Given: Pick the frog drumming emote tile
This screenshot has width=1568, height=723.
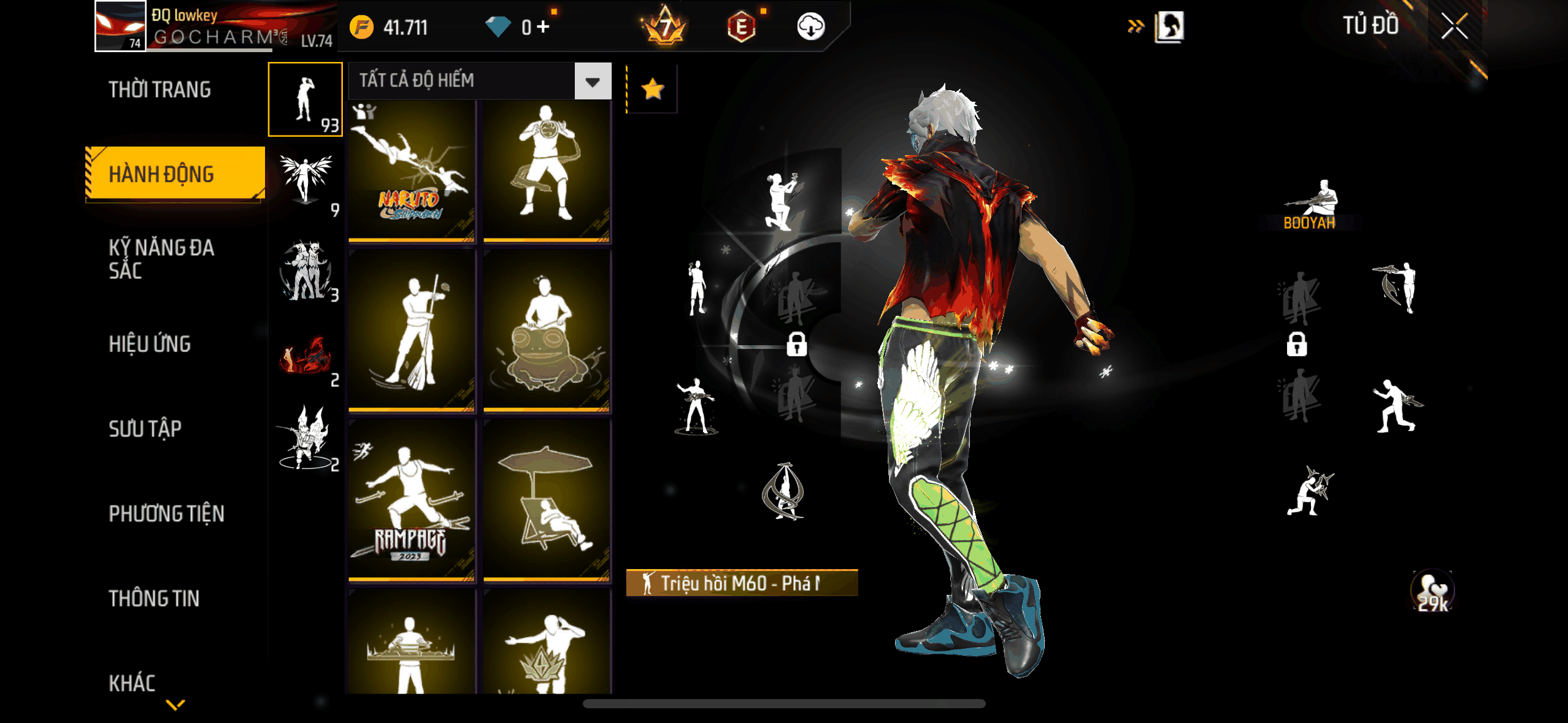Looking at the screenshot, I should 547,332.
